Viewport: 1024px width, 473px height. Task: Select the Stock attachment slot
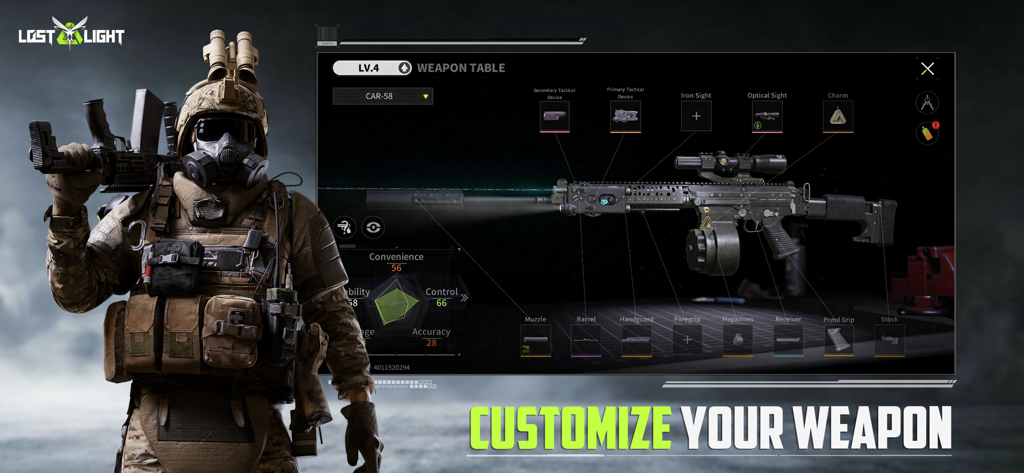tap(889, 340)
